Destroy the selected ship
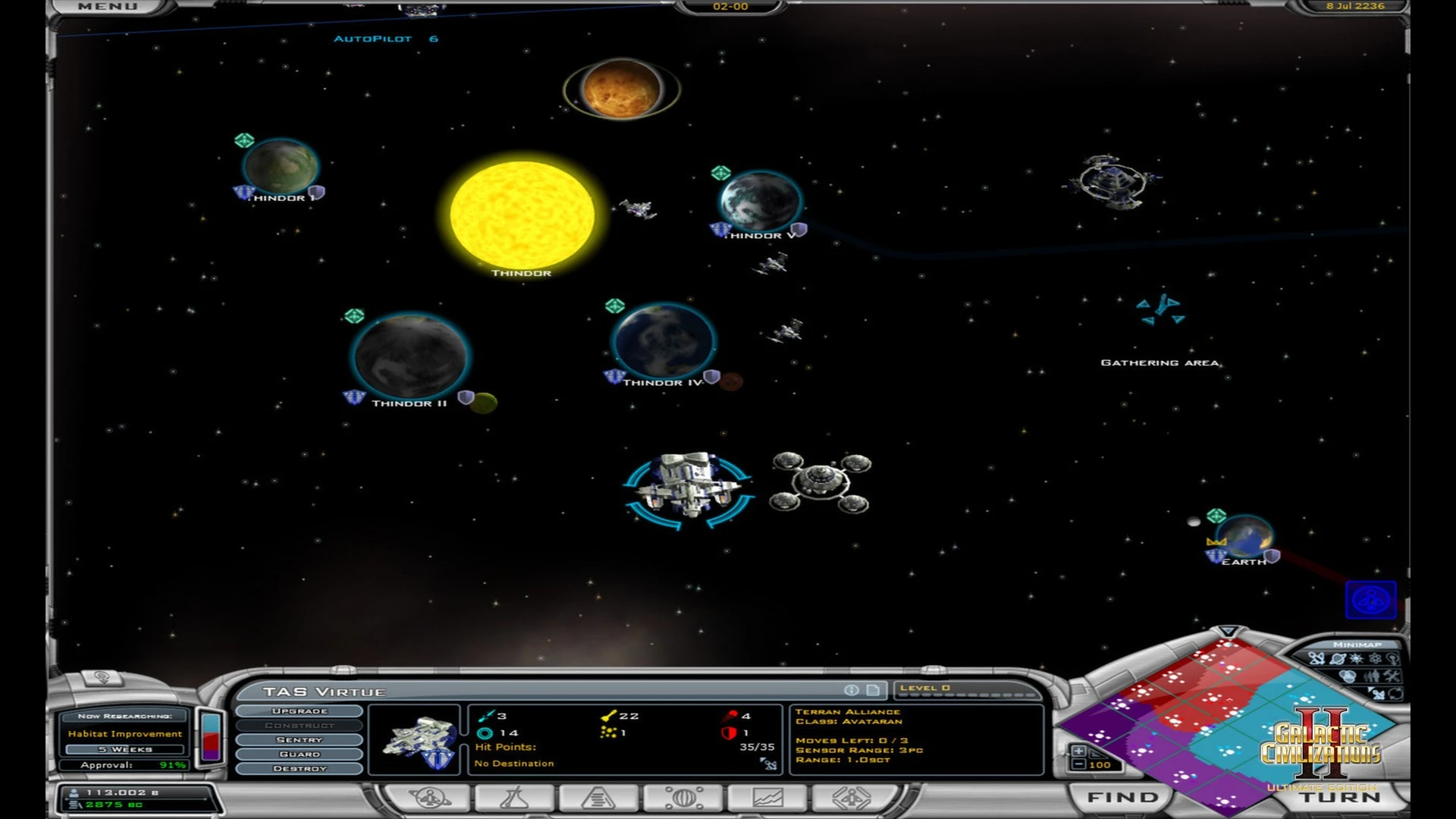1456x819 pixels. 300,769
